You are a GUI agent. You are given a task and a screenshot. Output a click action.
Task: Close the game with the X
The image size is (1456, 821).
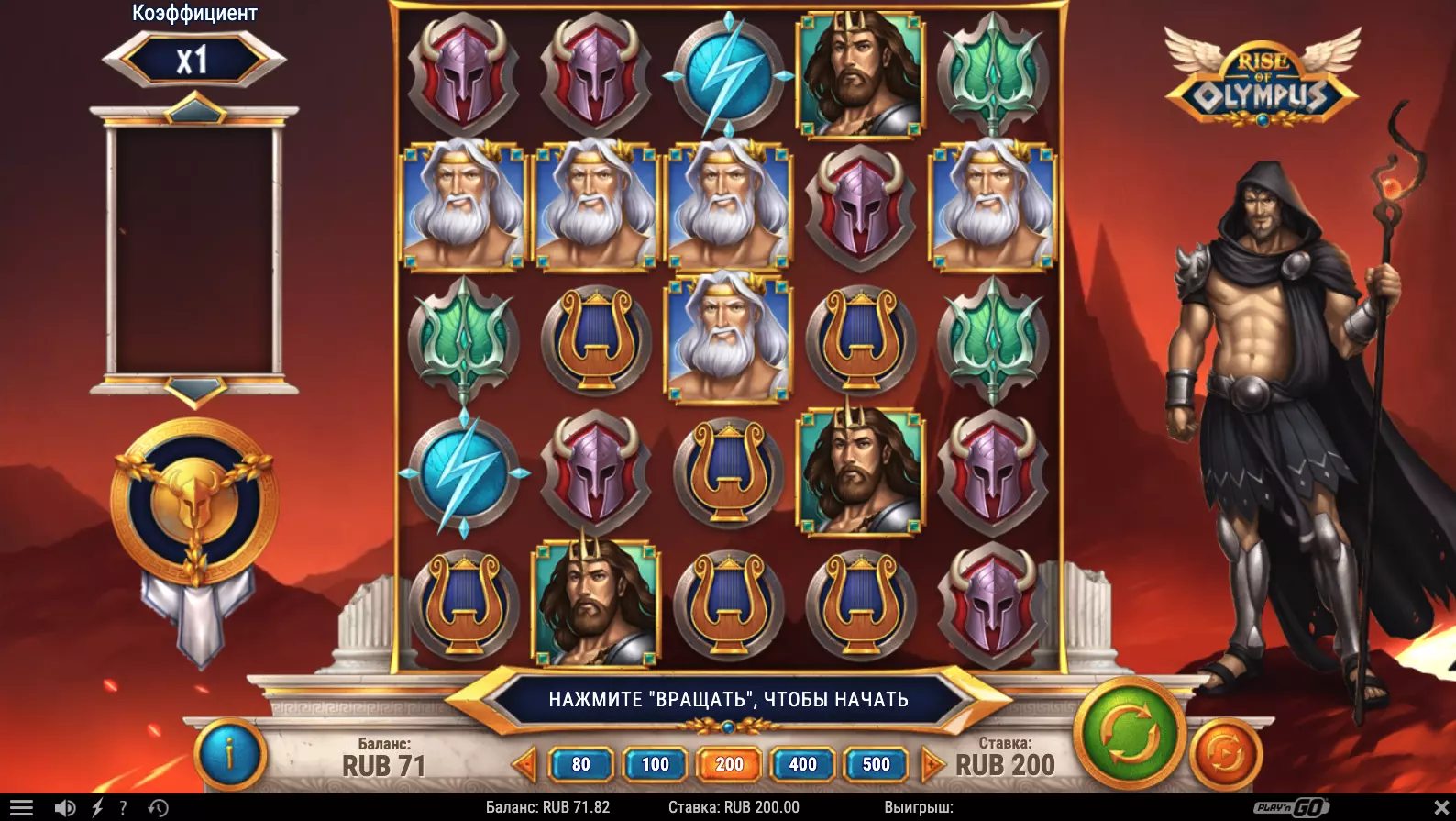[x=1440, y=808]
